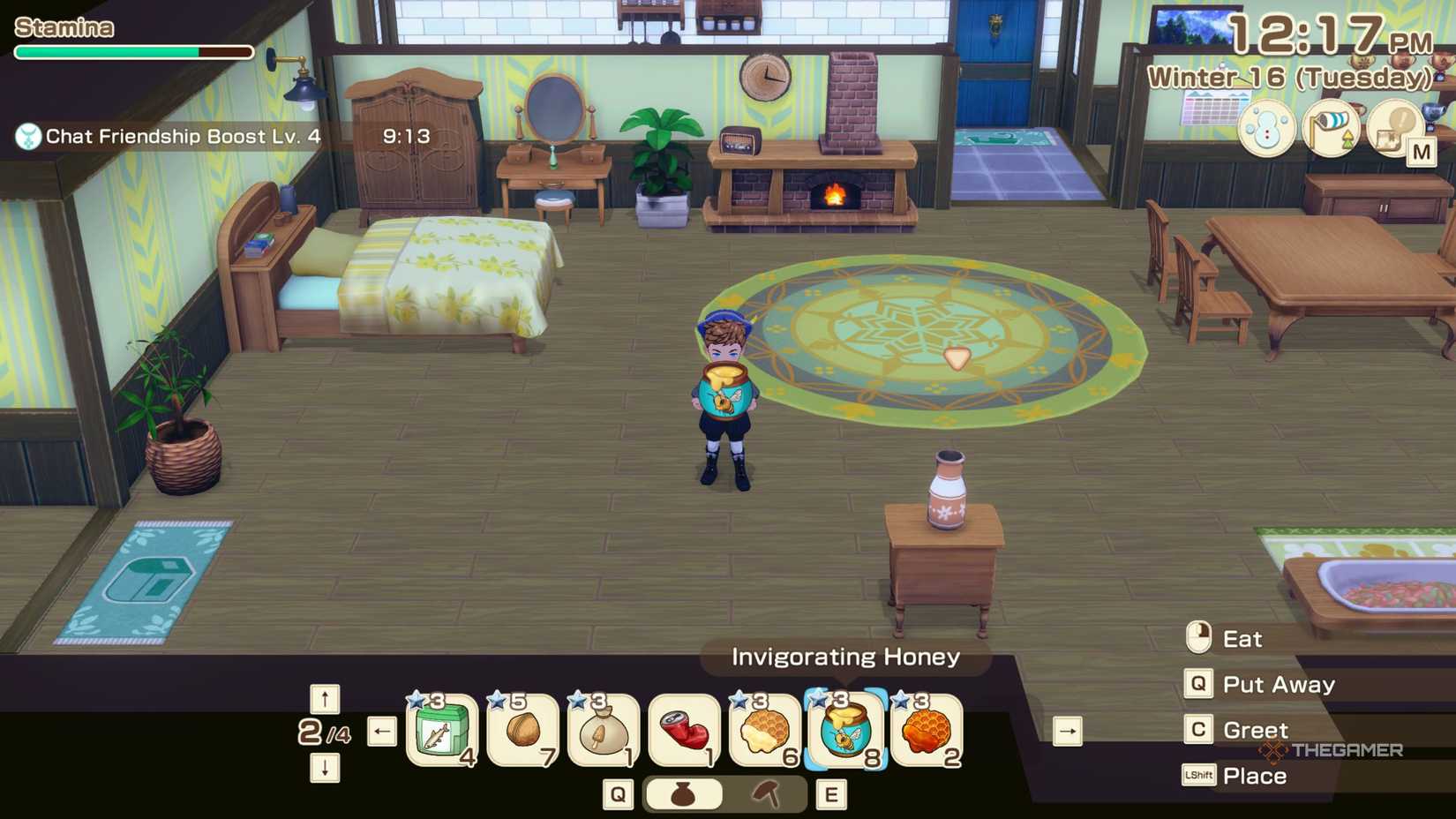Screen dimensions: 1456x819
Task: Select the fish feed box hotbar slot
Action: coord(441,730)
